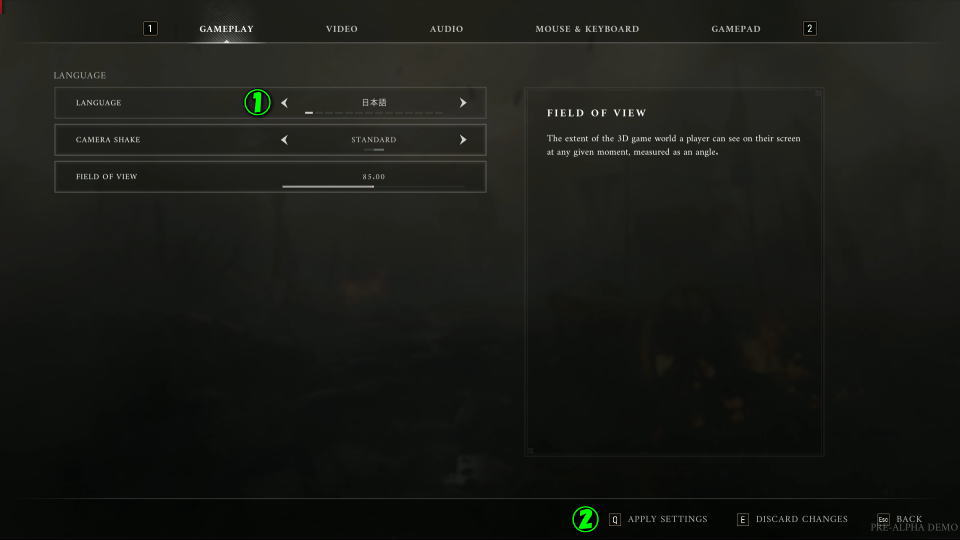Open the Mouse & Keyboard tab
Image resolution: width=960 pixels, height=540 pixels.
587,29
